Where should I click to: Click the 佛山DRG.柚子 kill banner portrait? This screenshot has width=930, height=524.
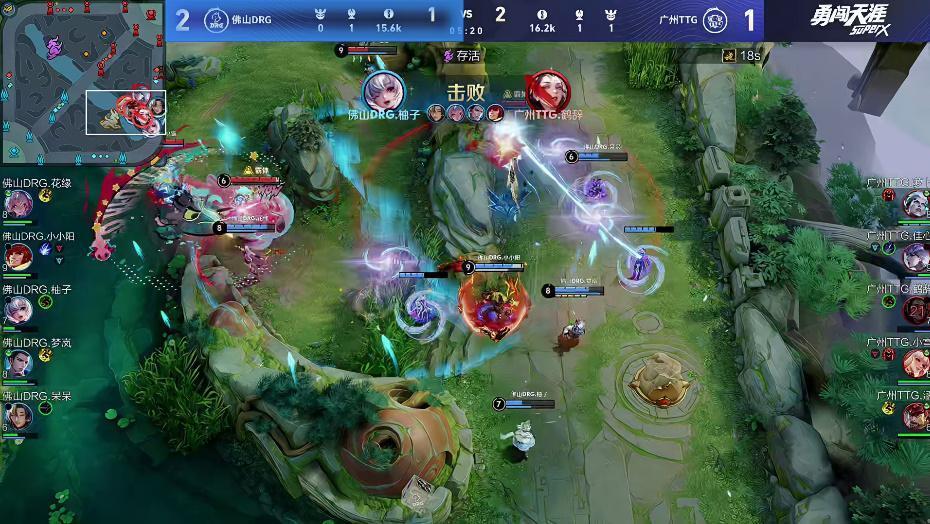pyautogui.click(x=384, y=91)
